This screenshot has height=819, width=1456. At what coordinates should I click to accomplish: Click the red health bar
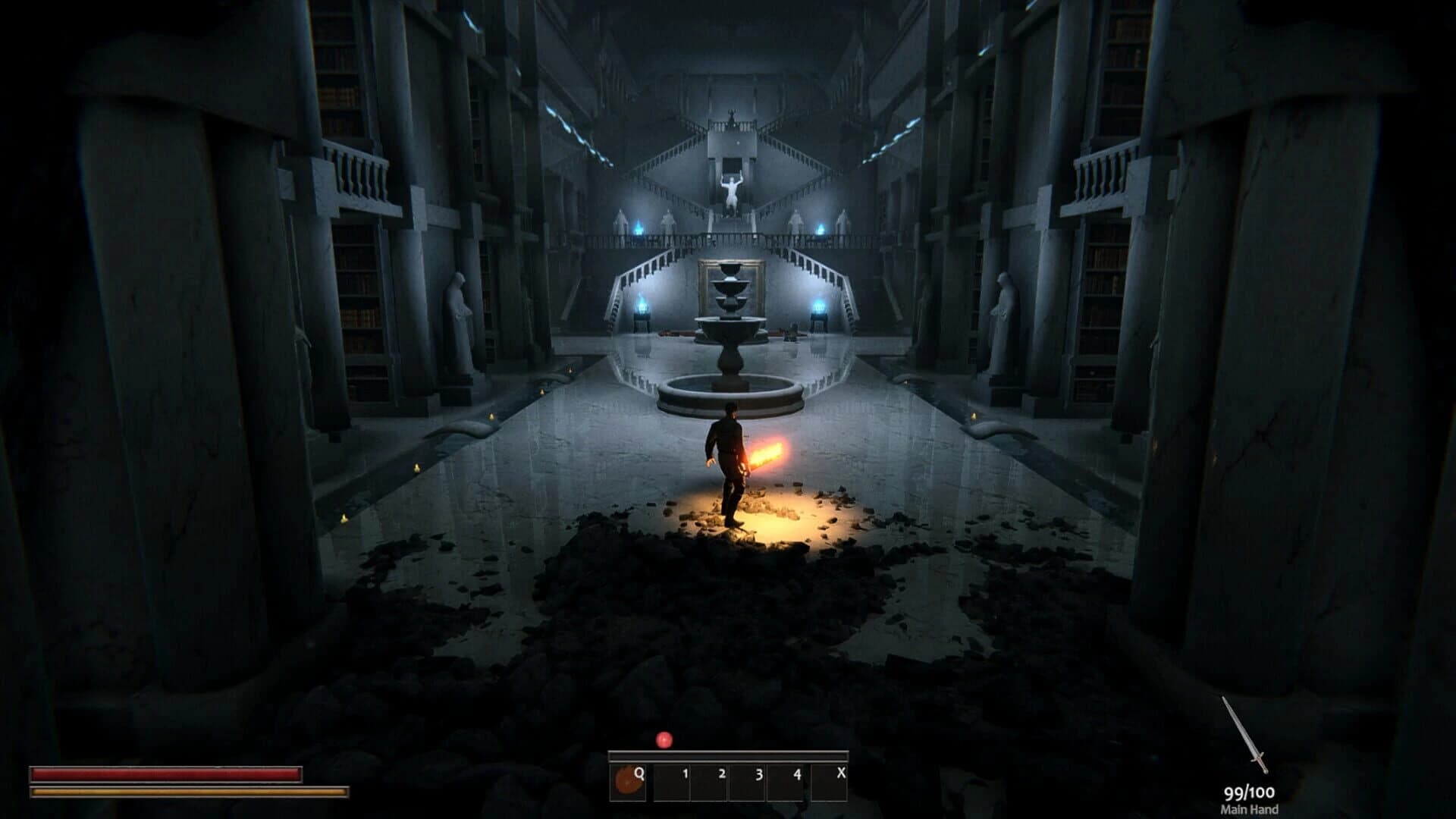[x=167, y=777]
